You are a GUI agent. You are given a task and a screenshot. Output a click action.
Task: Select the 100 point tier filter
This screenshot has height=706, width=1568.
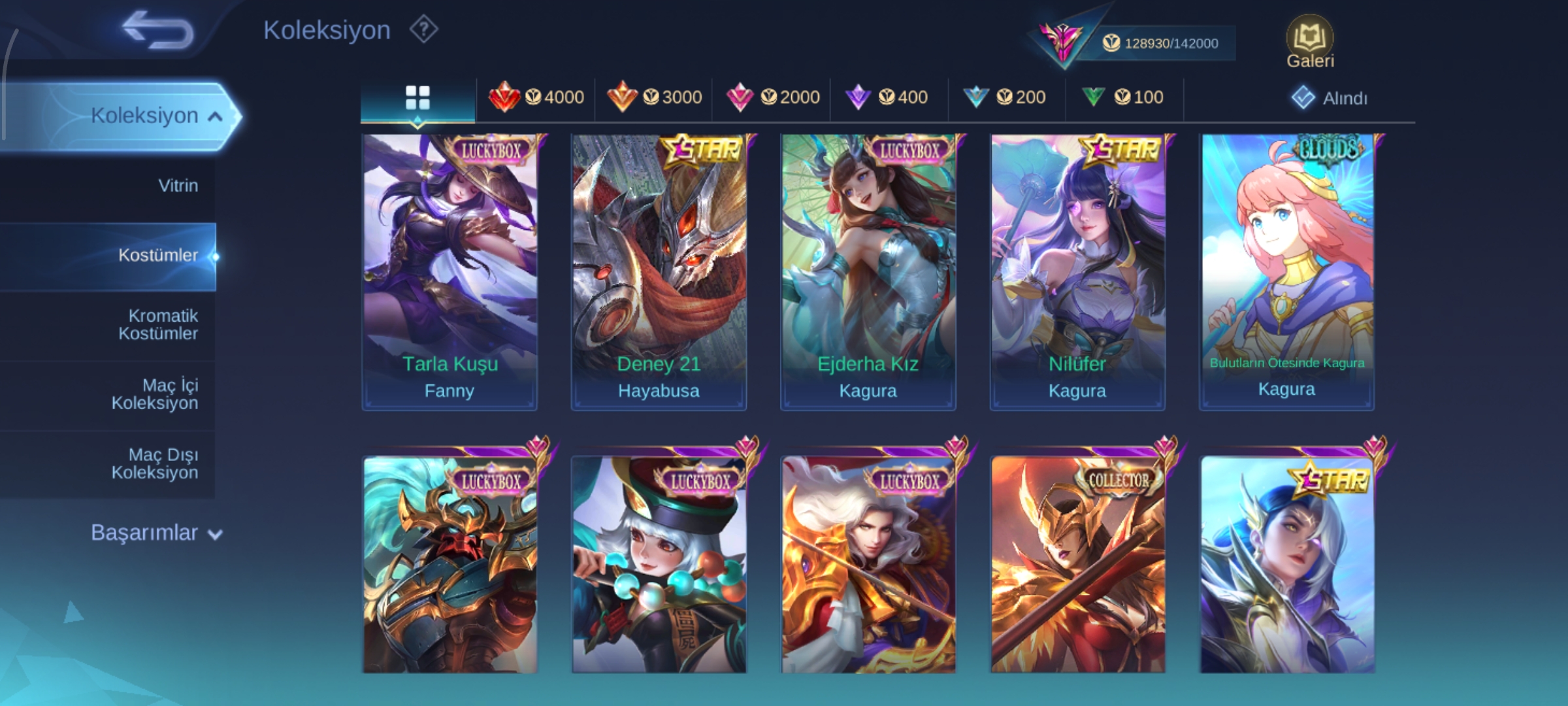click(x=1123, y=98)
